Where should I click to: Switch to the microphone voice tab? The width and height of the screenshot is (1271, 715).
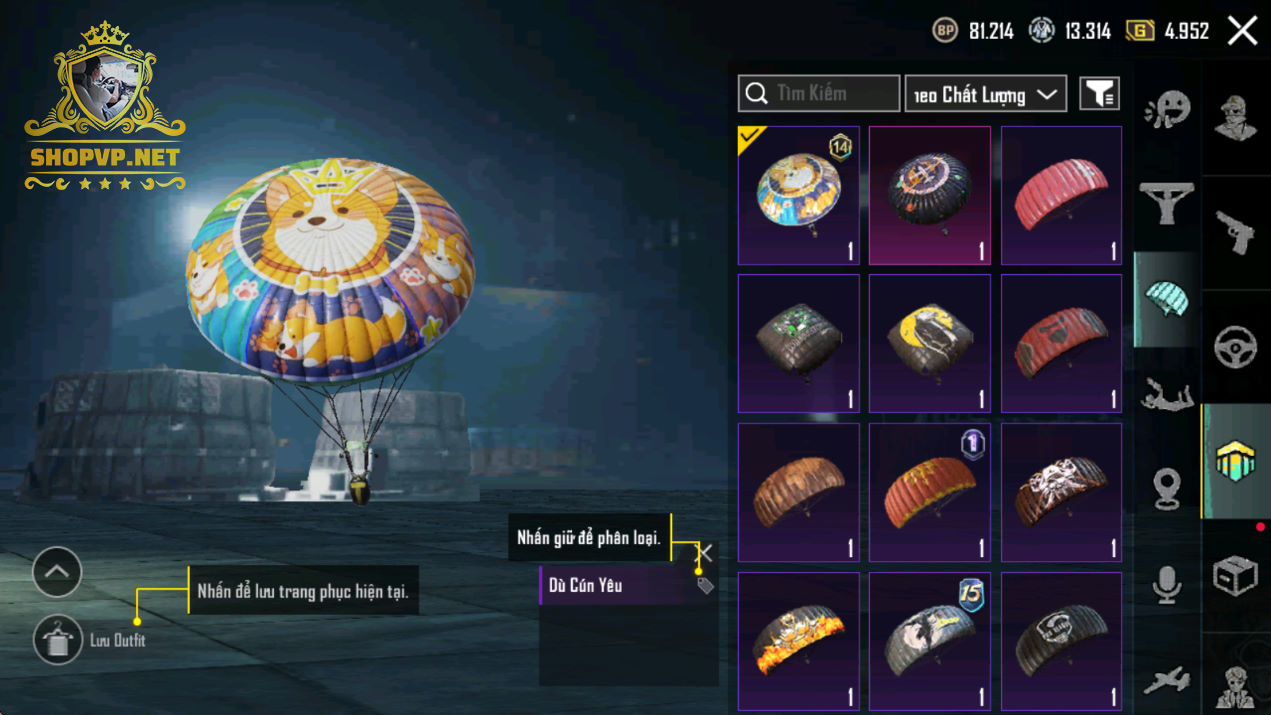[1166, 585]
